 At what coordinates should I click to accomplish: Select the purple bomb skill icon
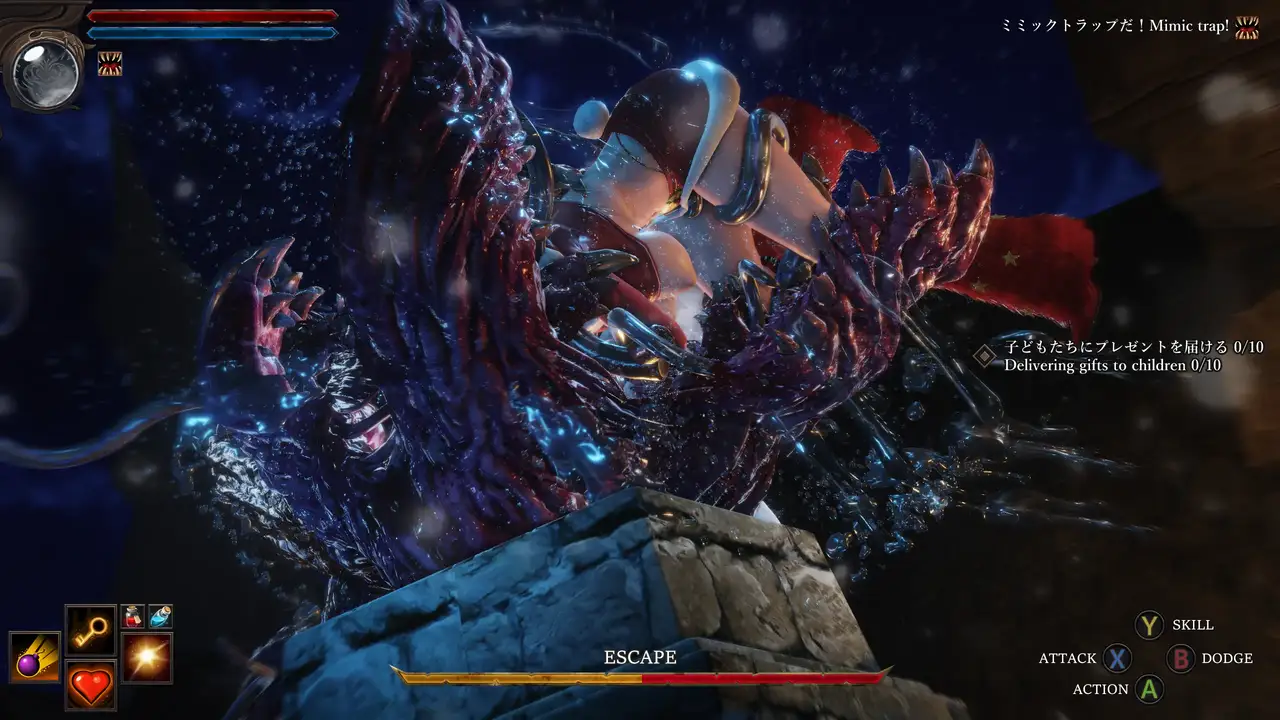coord(35,657)
